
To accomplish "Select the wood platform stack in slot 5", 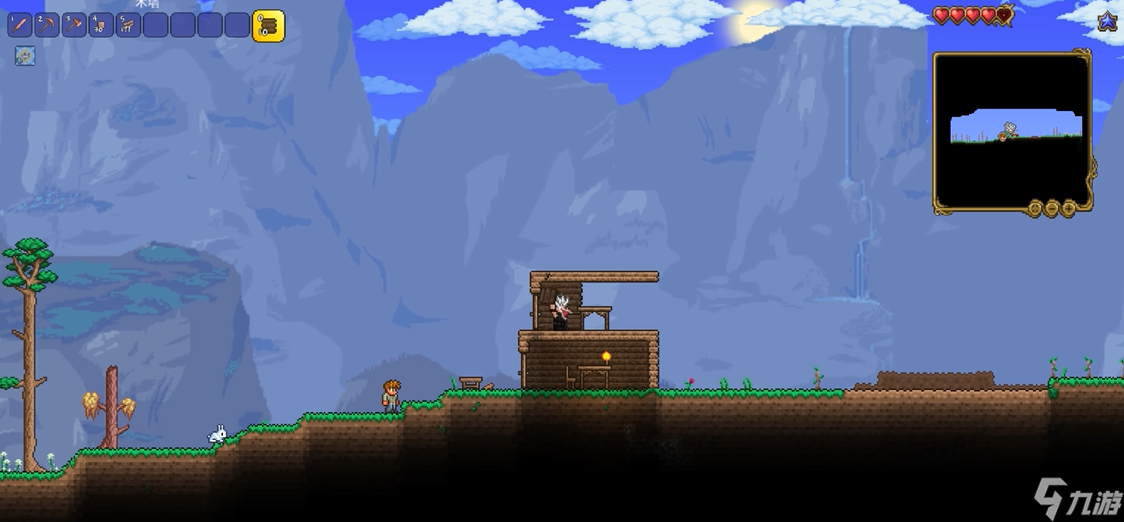I will pos(128,25).
